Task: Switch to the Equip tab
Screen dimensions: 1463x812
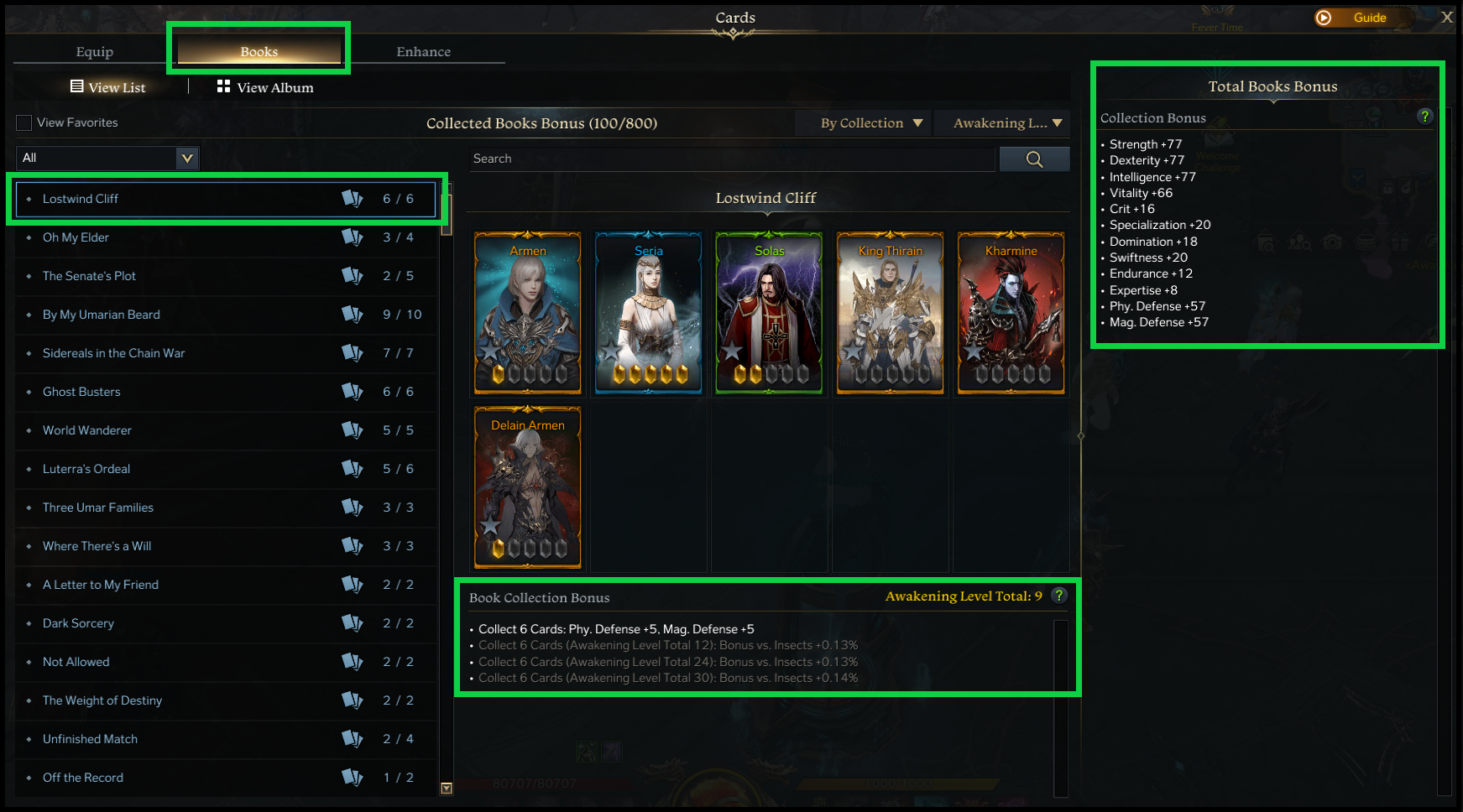Action: [x=94, y=51]
